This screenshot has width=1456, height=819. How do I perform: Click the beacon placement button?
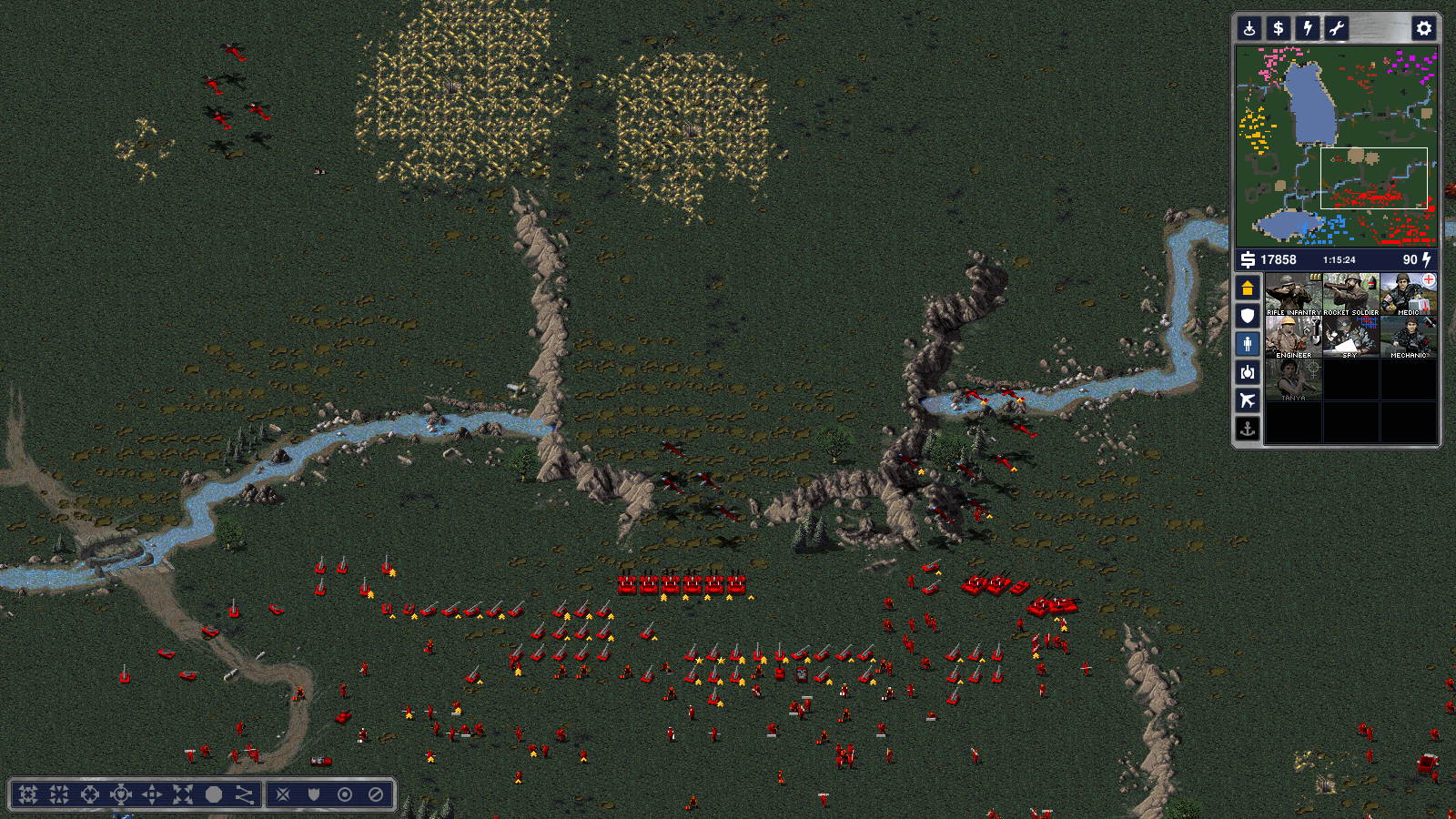click(1249, 28)
